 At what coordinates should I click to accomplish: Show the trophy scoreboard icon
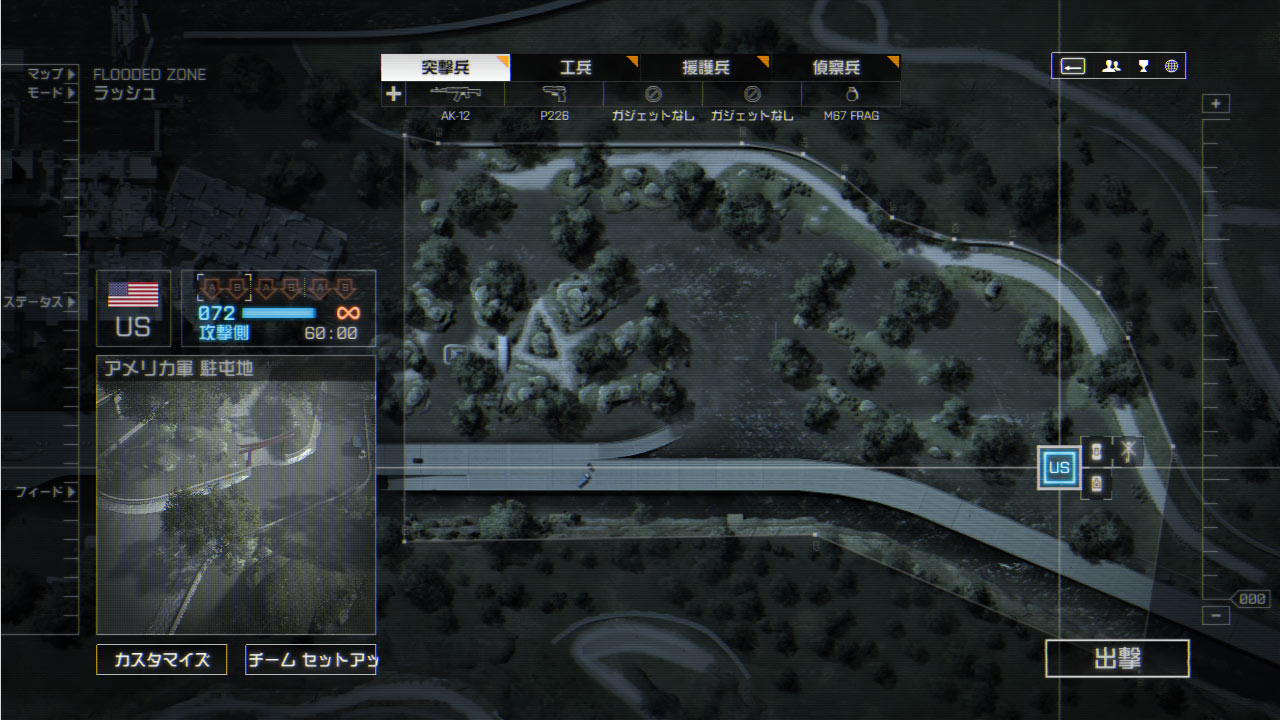pos(1143,66)
